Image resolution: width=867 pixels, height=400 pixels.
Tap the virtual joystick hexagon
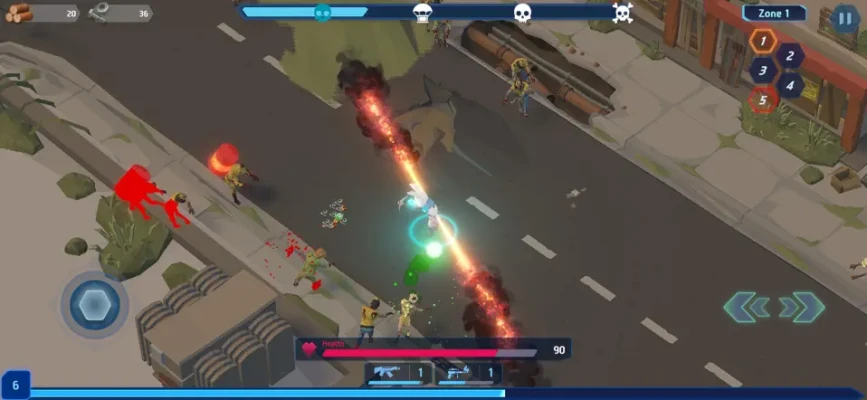(x=94, y=304)
